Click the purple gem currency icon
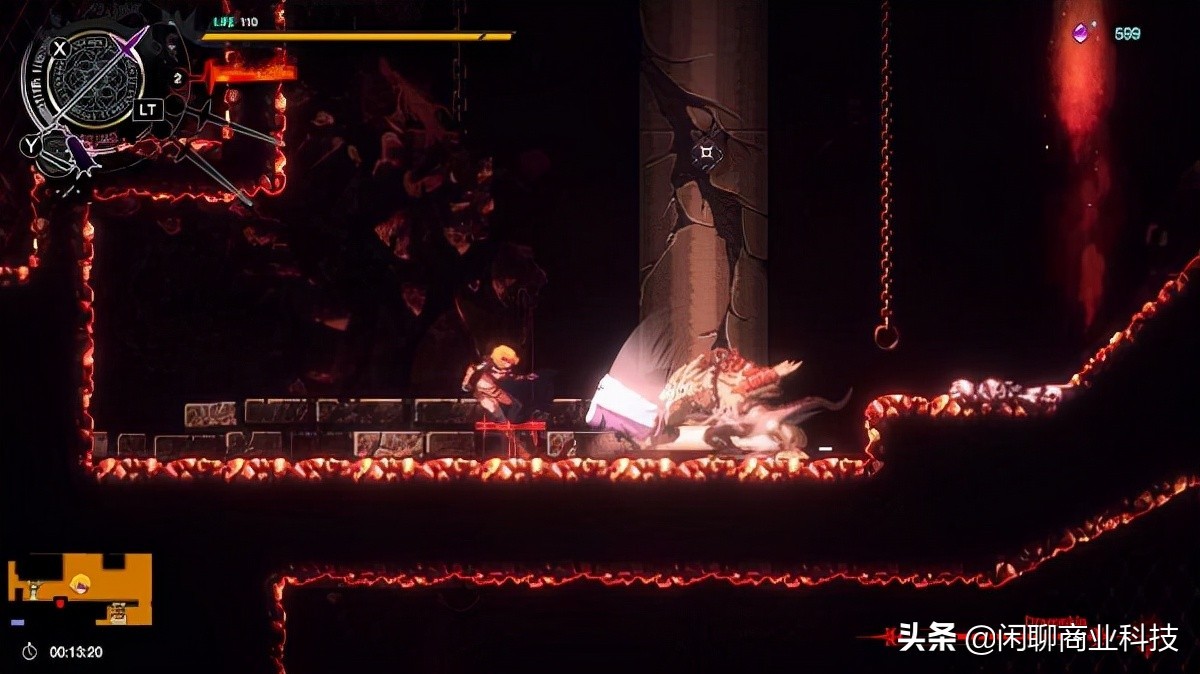Viewport: 1200px width, 674px height. coord(1080,33)
